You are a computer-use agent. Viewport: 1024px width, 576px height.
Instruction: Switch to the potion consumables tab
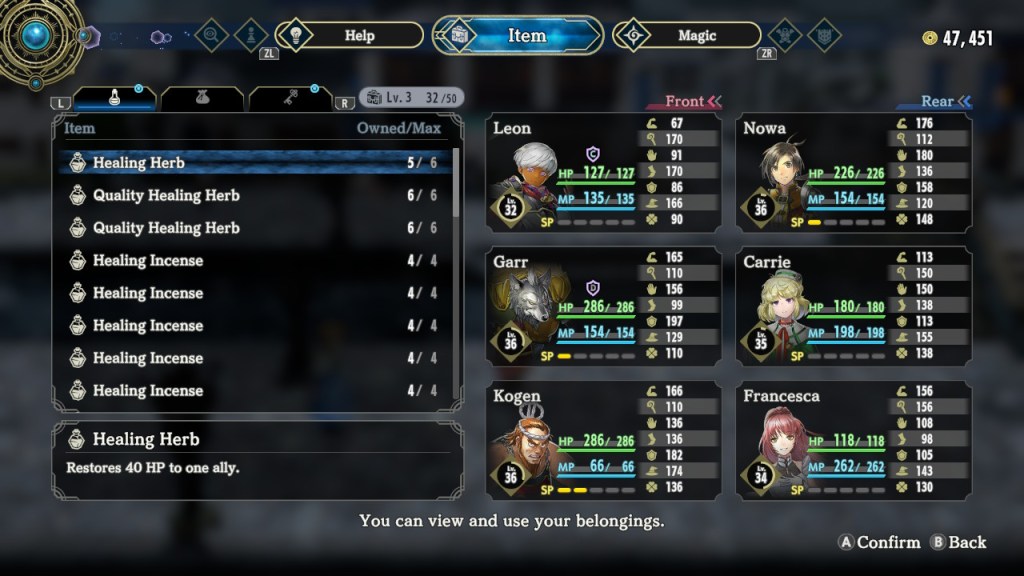pos(115,98)
